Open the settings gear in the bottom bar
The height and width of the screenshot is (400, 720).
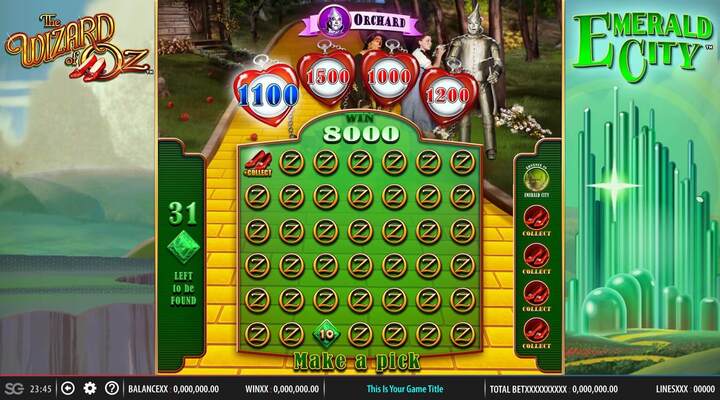[x=90, y=388]
